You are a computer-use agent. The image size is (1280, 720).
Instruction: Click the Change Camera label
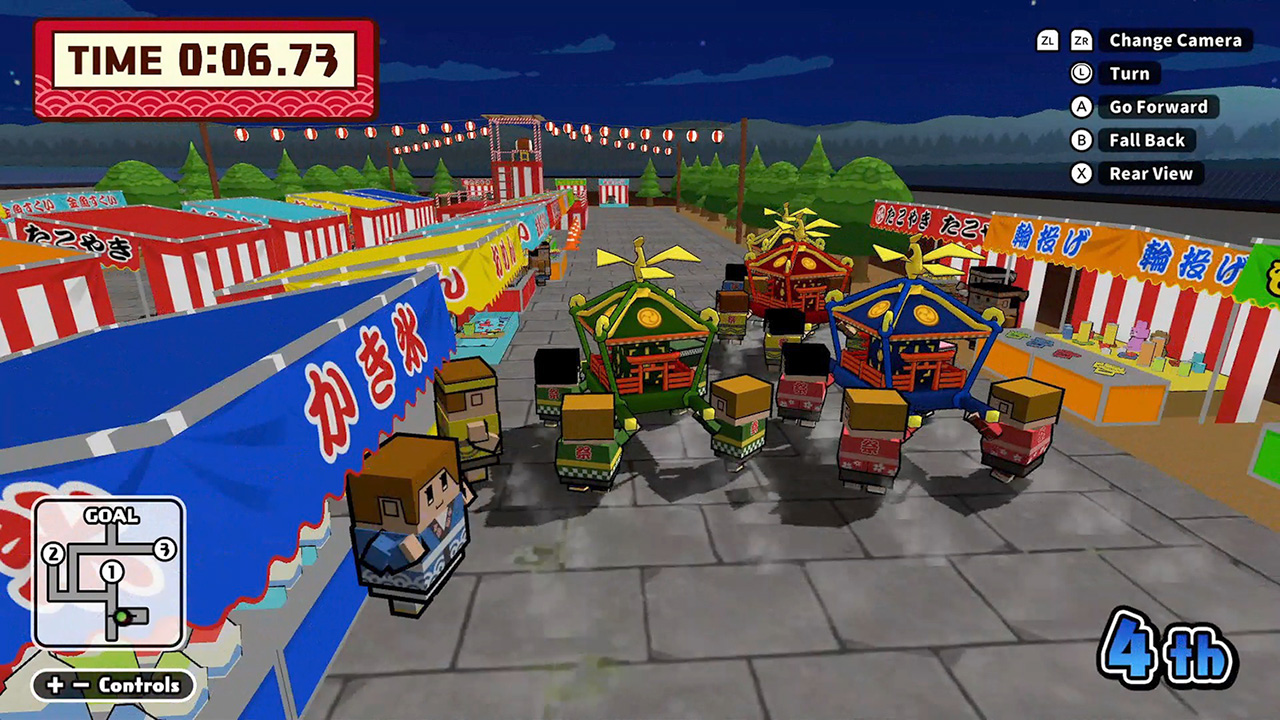(1173, 41)
